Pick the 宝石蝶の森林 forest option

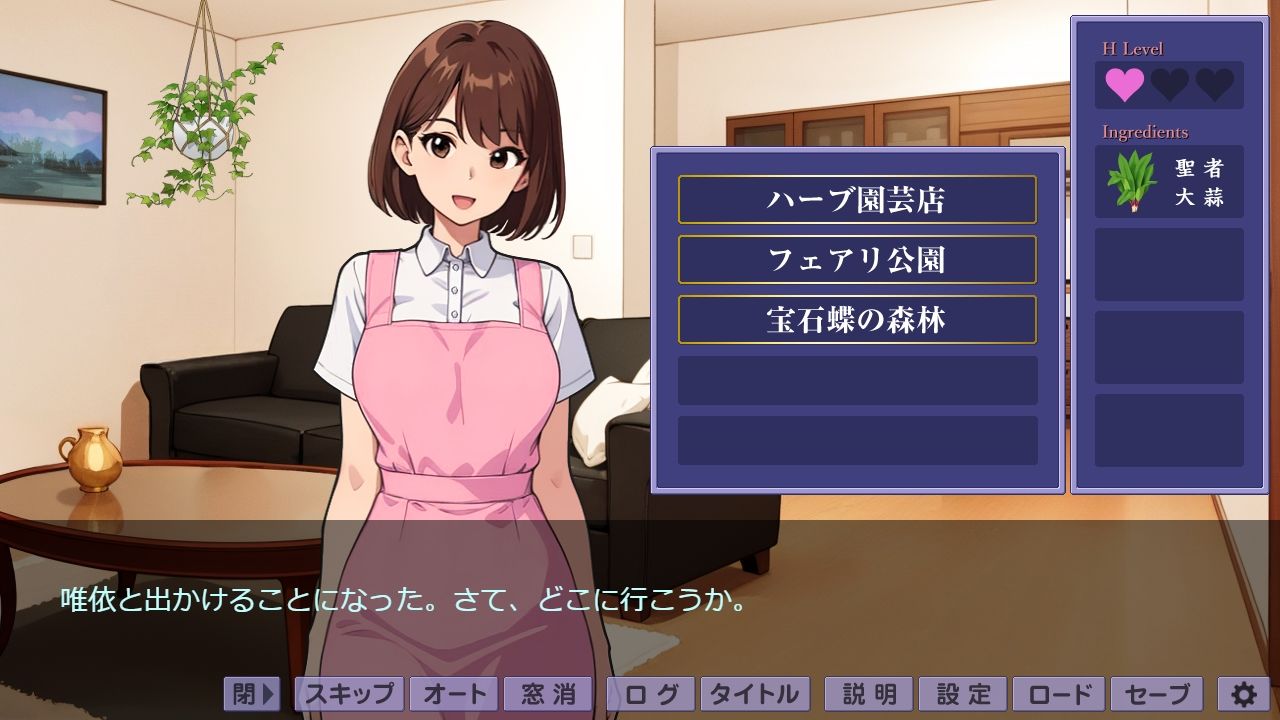(857, 320)
